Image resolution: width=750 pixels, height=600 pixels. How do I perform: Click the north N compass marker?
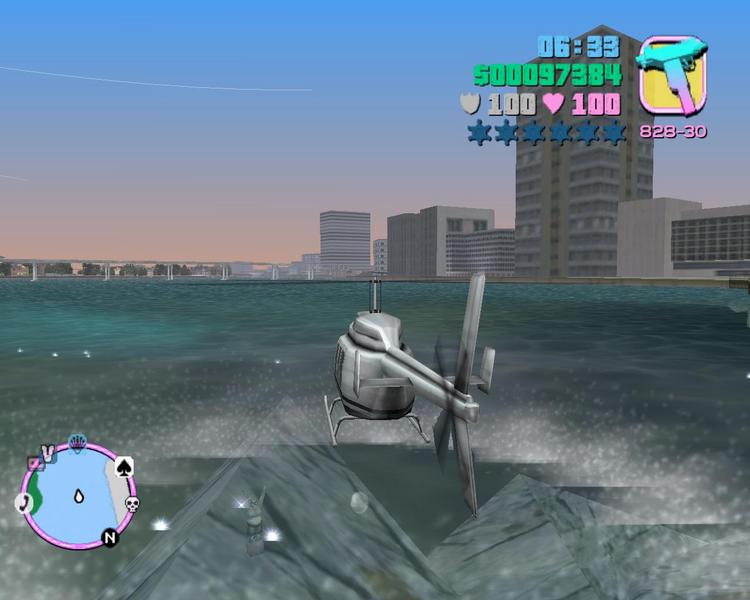point(108,539)
